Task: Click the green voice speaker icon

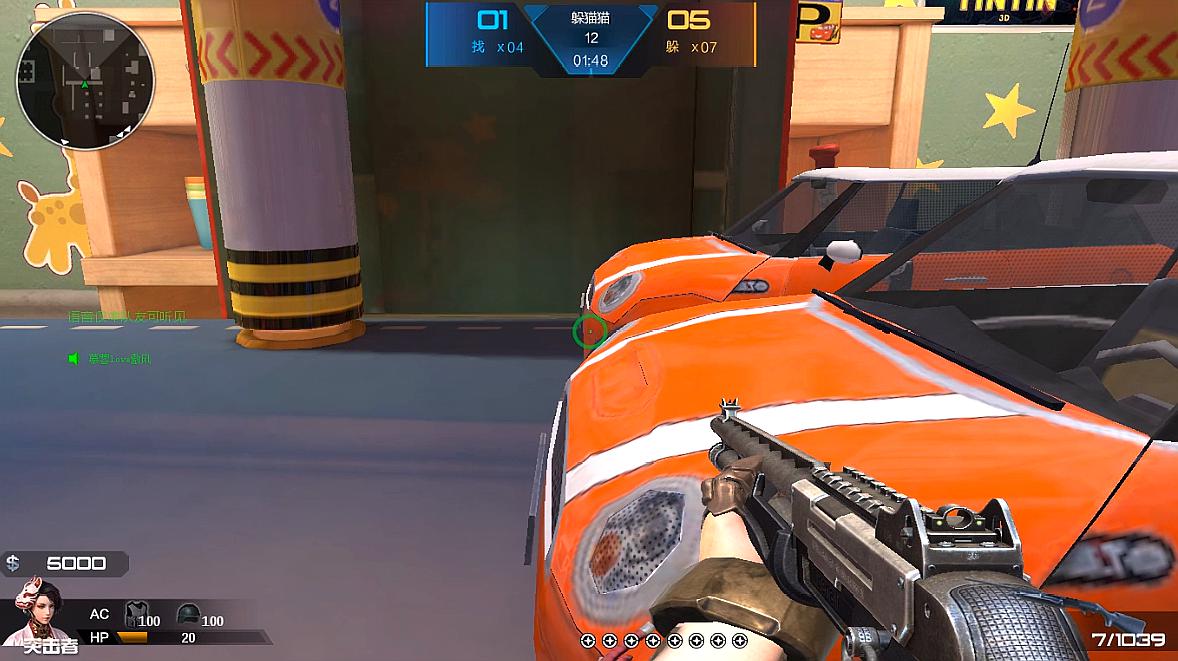Action: pos(74,358)
